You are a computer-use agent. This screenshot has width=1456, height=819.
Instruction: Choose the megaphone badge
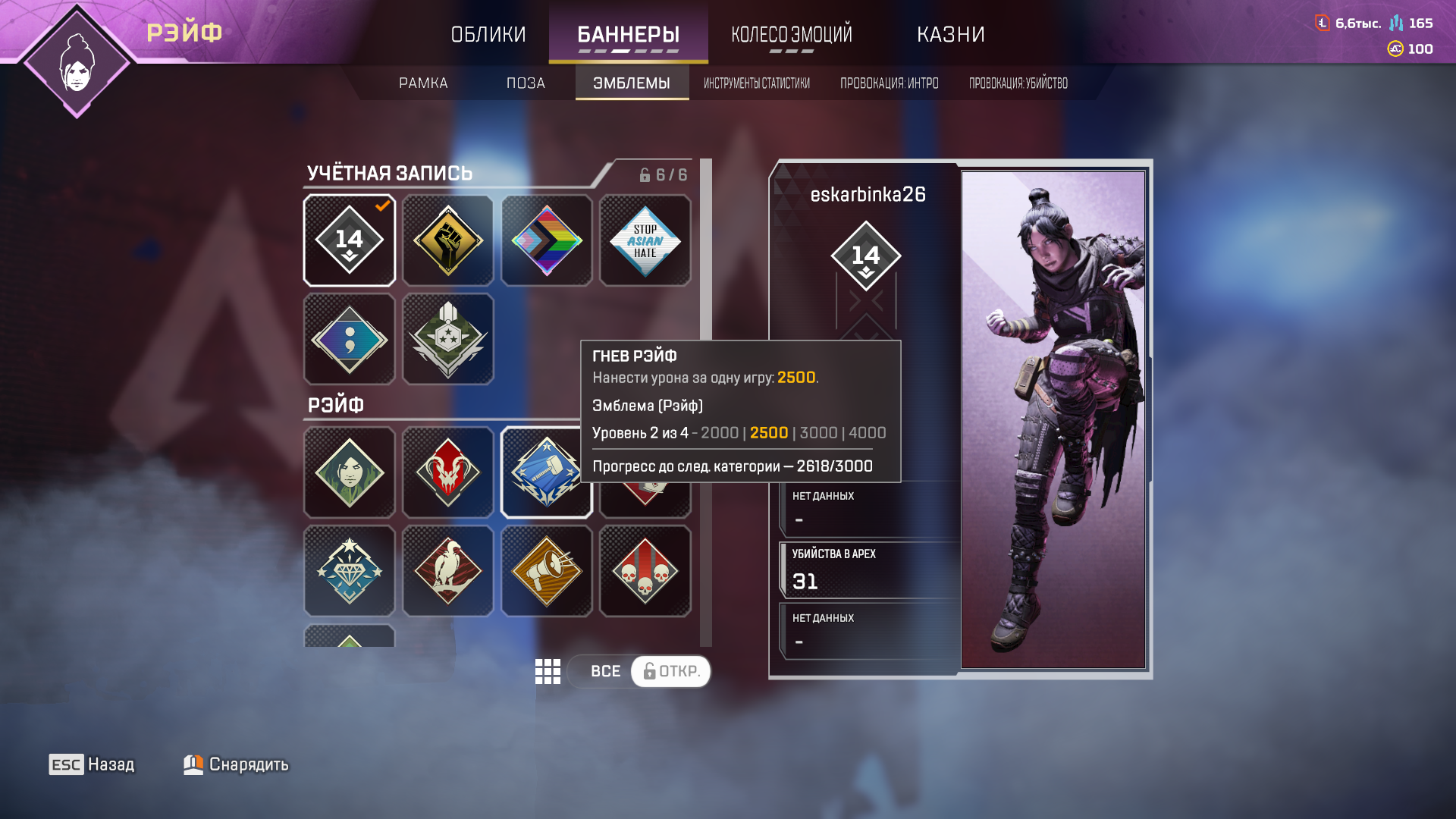pos(547,571)
